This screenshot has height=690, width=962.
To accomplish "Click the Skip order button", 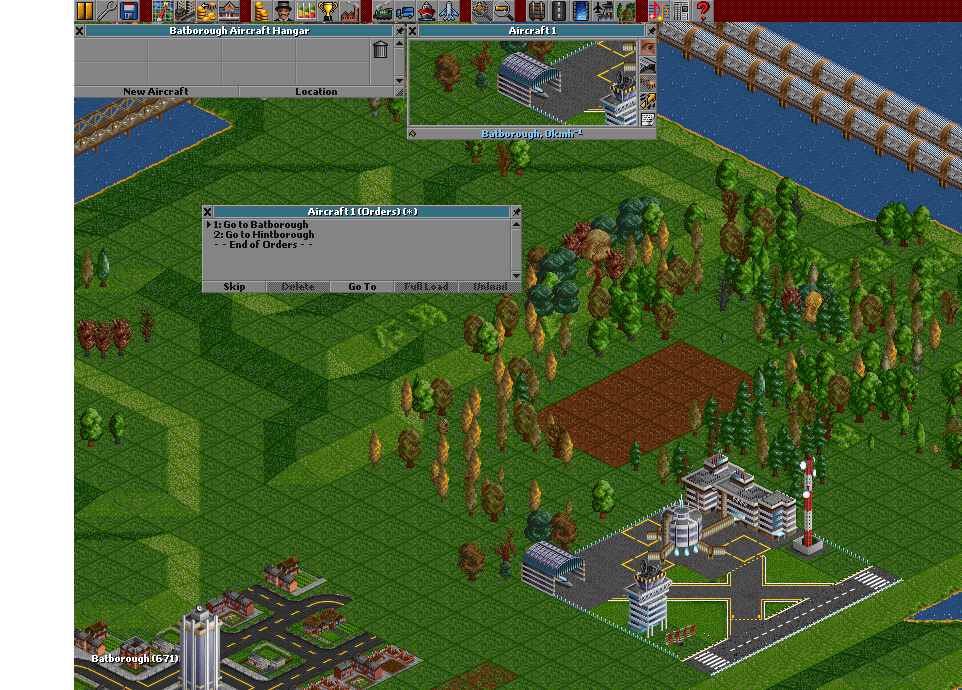I will (234, 287).
